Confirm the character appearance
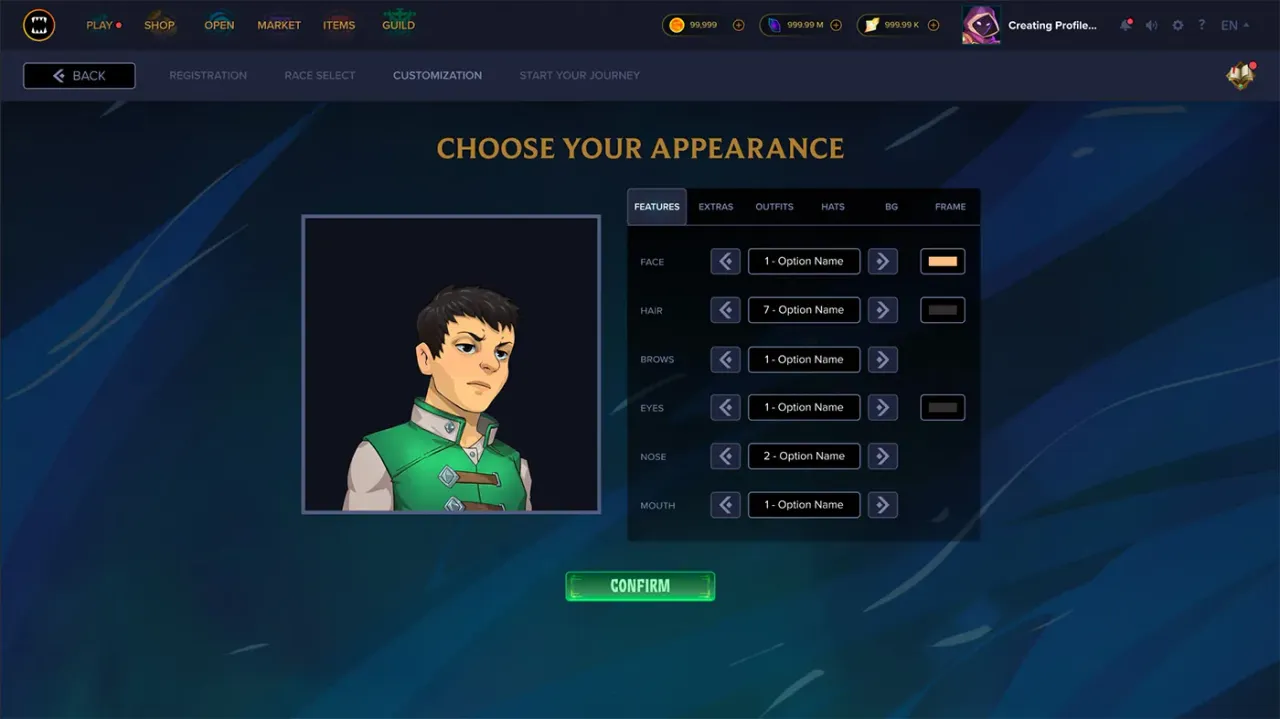The image size is (1280, 719). pyautogui.click(x=640, y=586)
